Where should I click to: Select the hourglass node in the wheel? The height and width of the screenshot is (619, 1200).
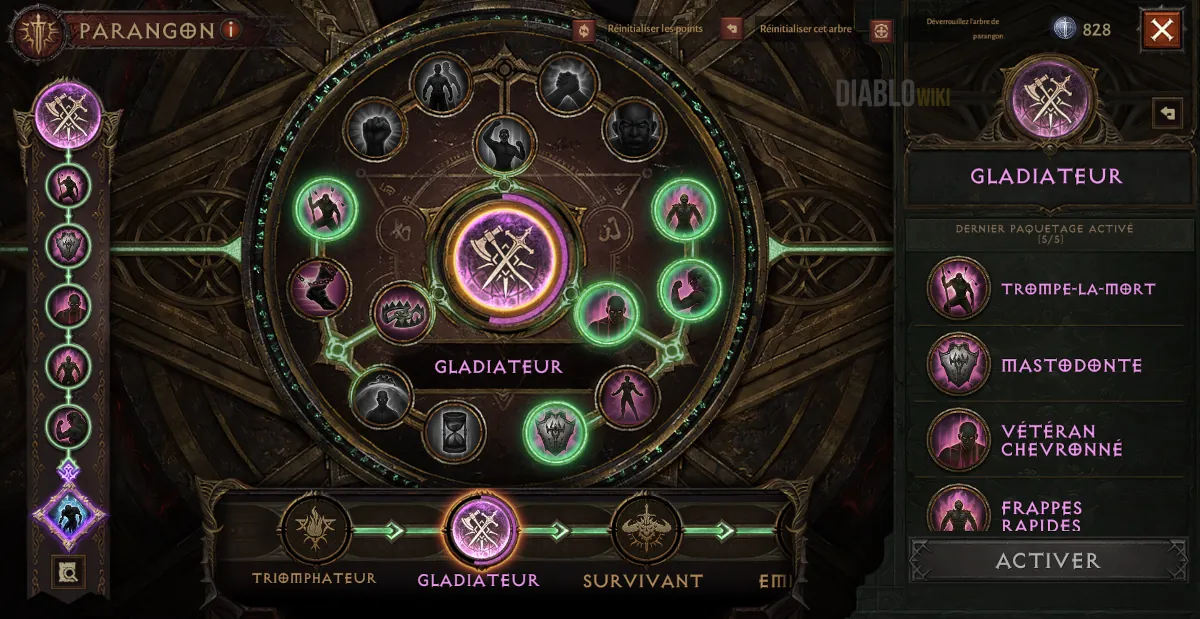point(454,433)
